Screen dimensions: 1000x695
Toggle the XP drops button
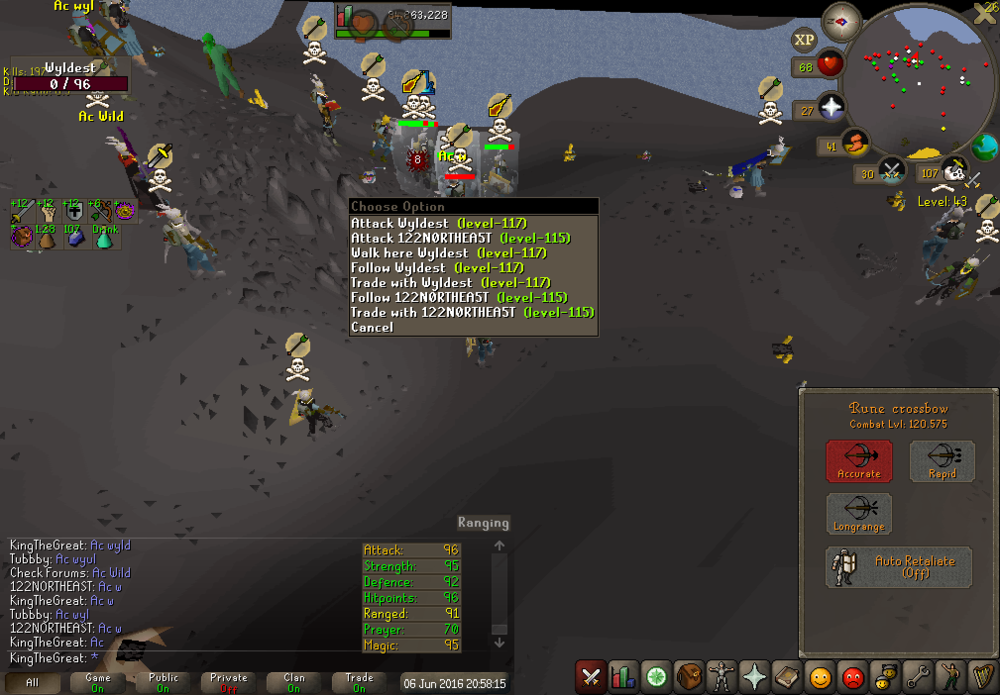[x=804, y=40]
